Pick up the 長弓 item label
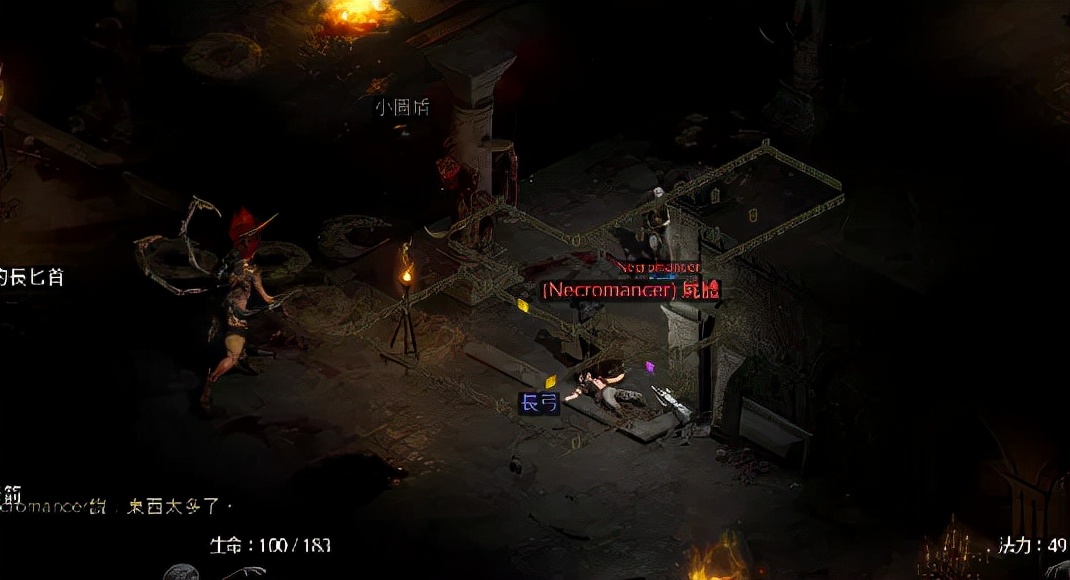 (539, 403)
